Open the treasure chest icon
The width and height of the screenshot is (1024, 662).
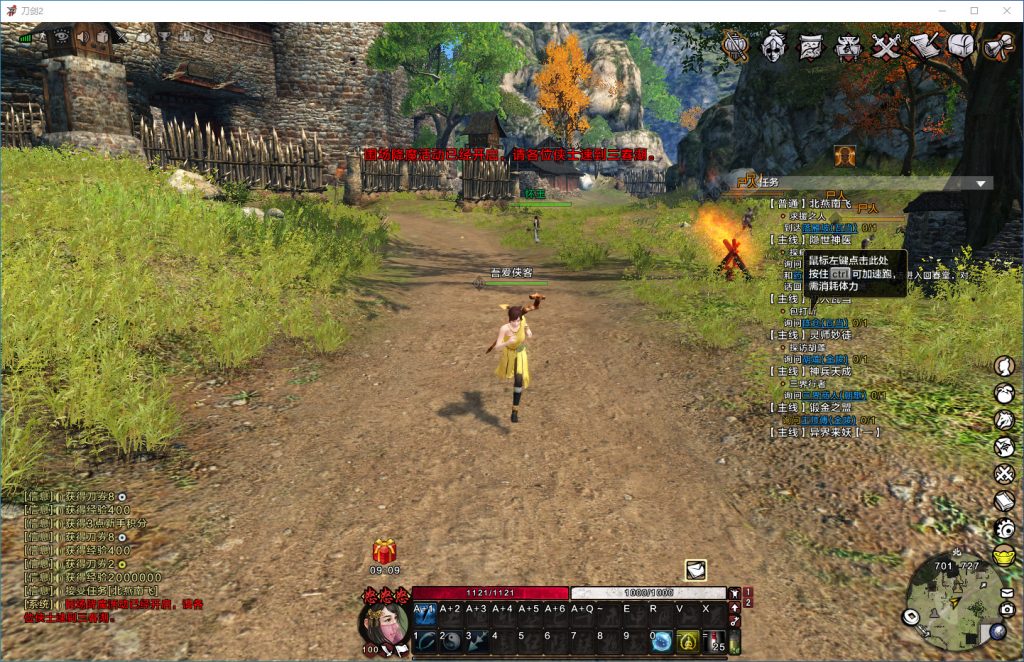pyautogui.click(x=961, y=46)
